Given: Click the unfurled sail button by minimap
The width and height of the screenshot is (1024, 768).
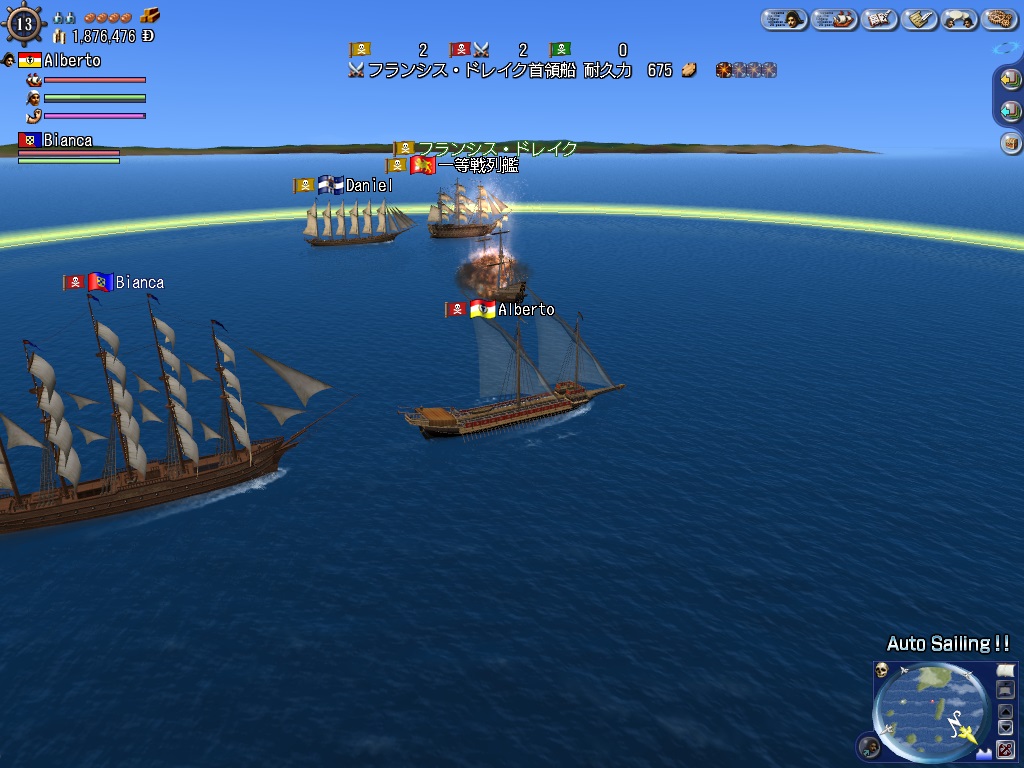Looking at the screenshot, I should (x=1006, y=670).
